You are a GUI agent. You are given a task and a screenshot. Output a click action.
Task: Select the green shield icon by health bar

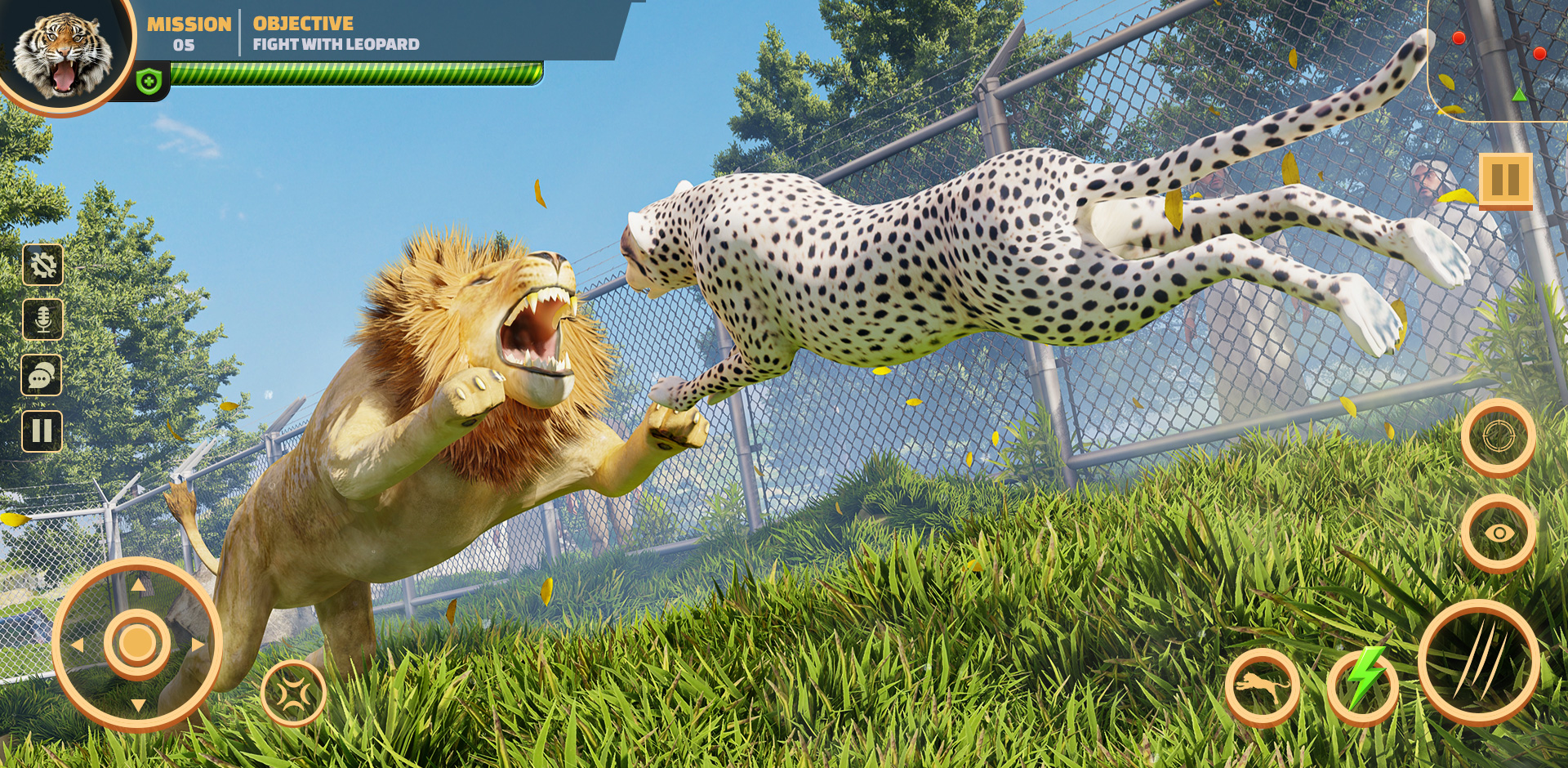coord(149,82)
